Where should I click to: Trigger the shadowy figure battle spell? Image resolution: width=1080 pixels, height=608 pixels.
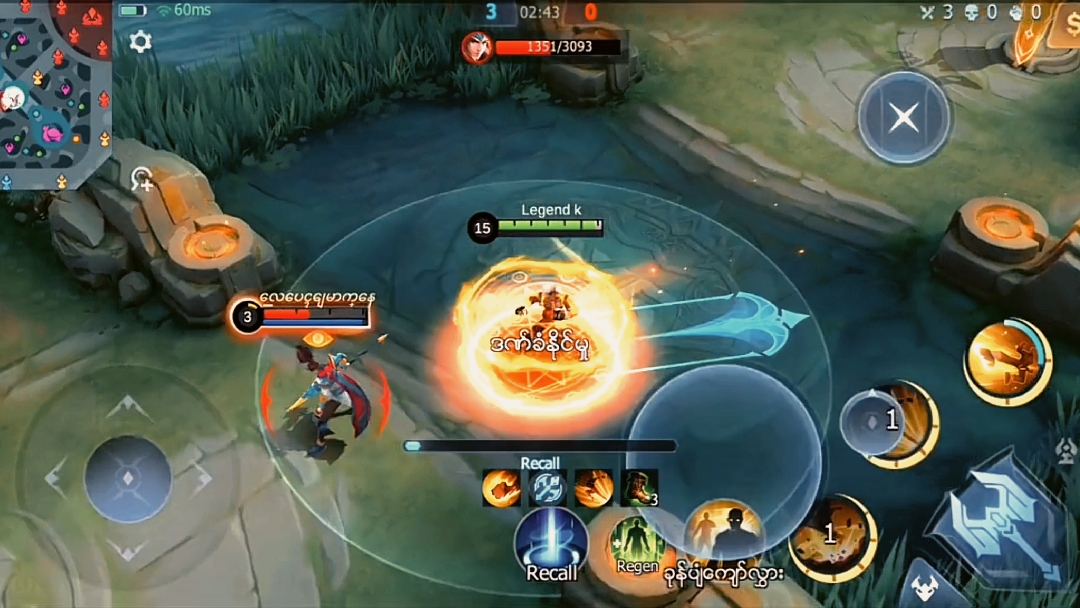tap(724, 532)
